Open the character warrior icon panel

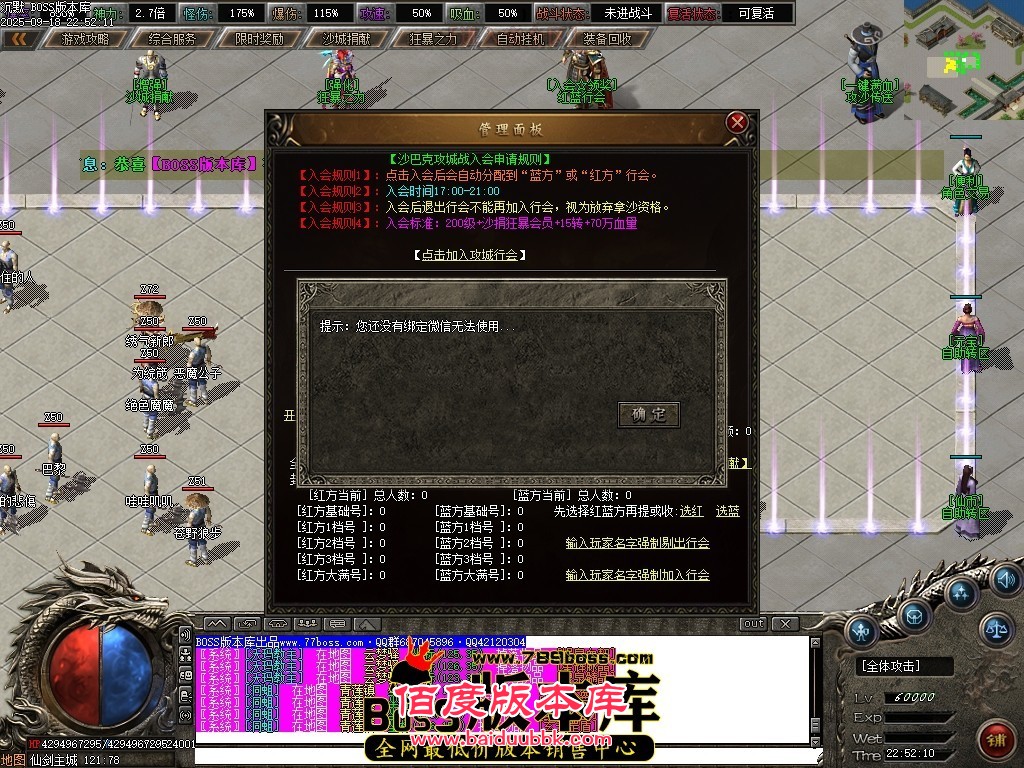coord(862,630)
